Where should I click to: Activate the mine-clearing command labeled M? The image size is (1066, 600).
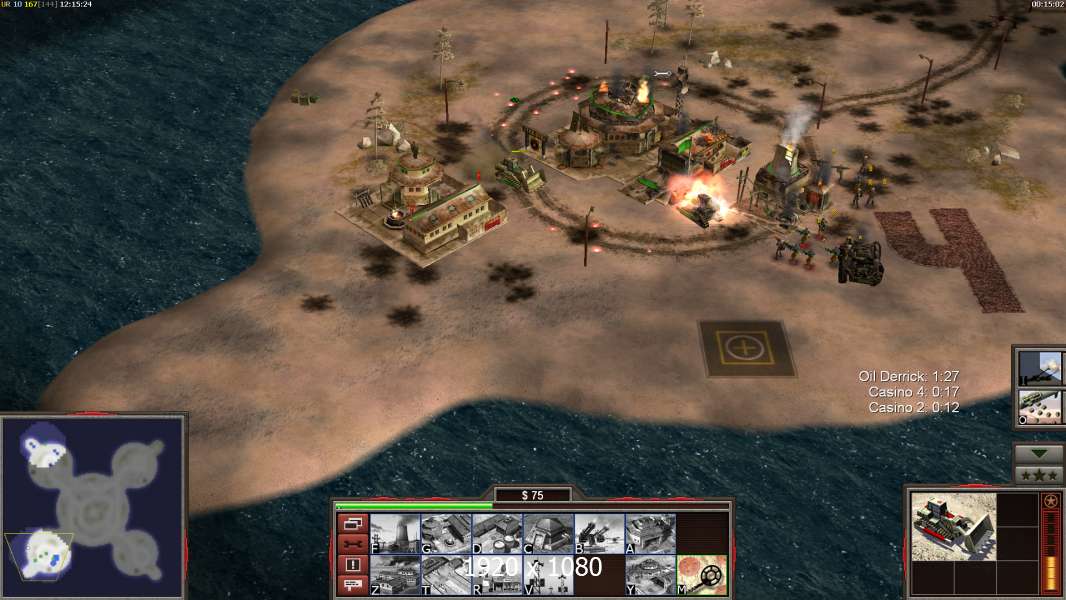(701, 575)
